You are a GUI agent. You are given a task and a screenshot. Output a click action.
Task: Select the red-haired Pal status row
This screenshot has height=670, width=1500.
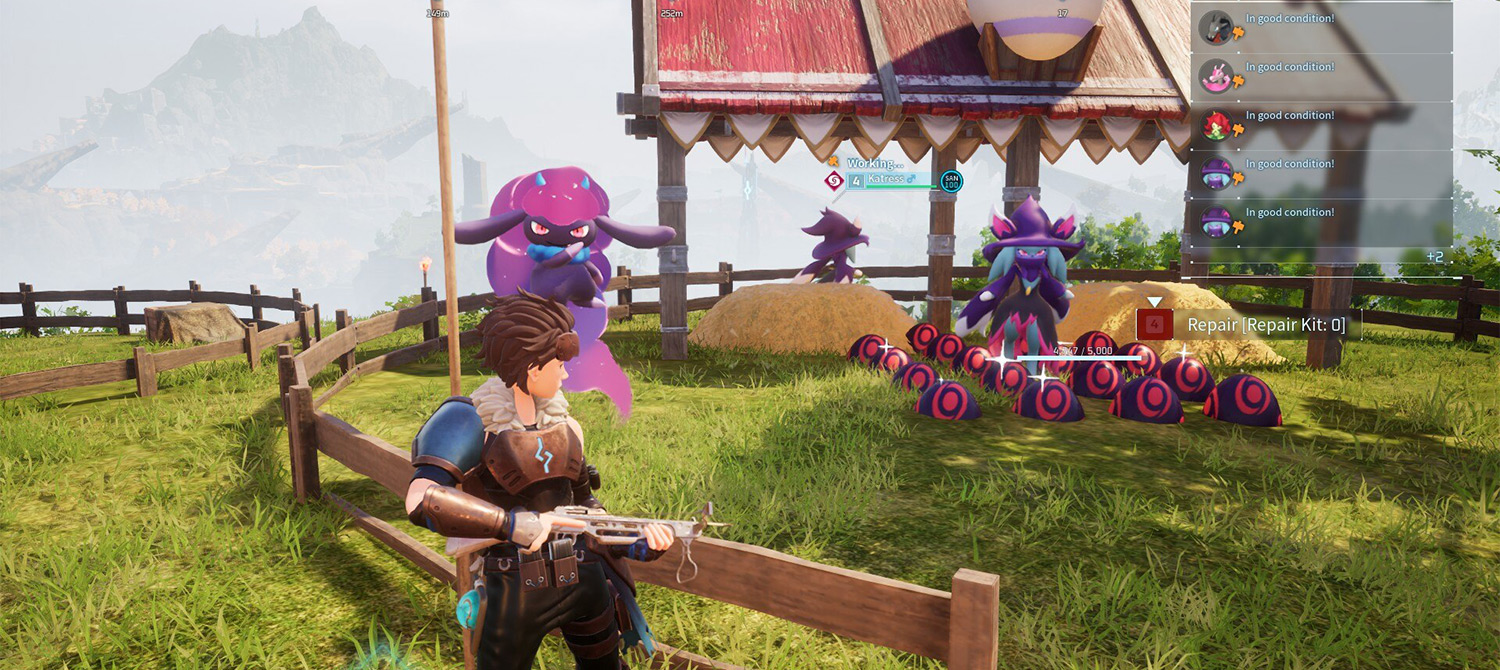pos(1320,125)
